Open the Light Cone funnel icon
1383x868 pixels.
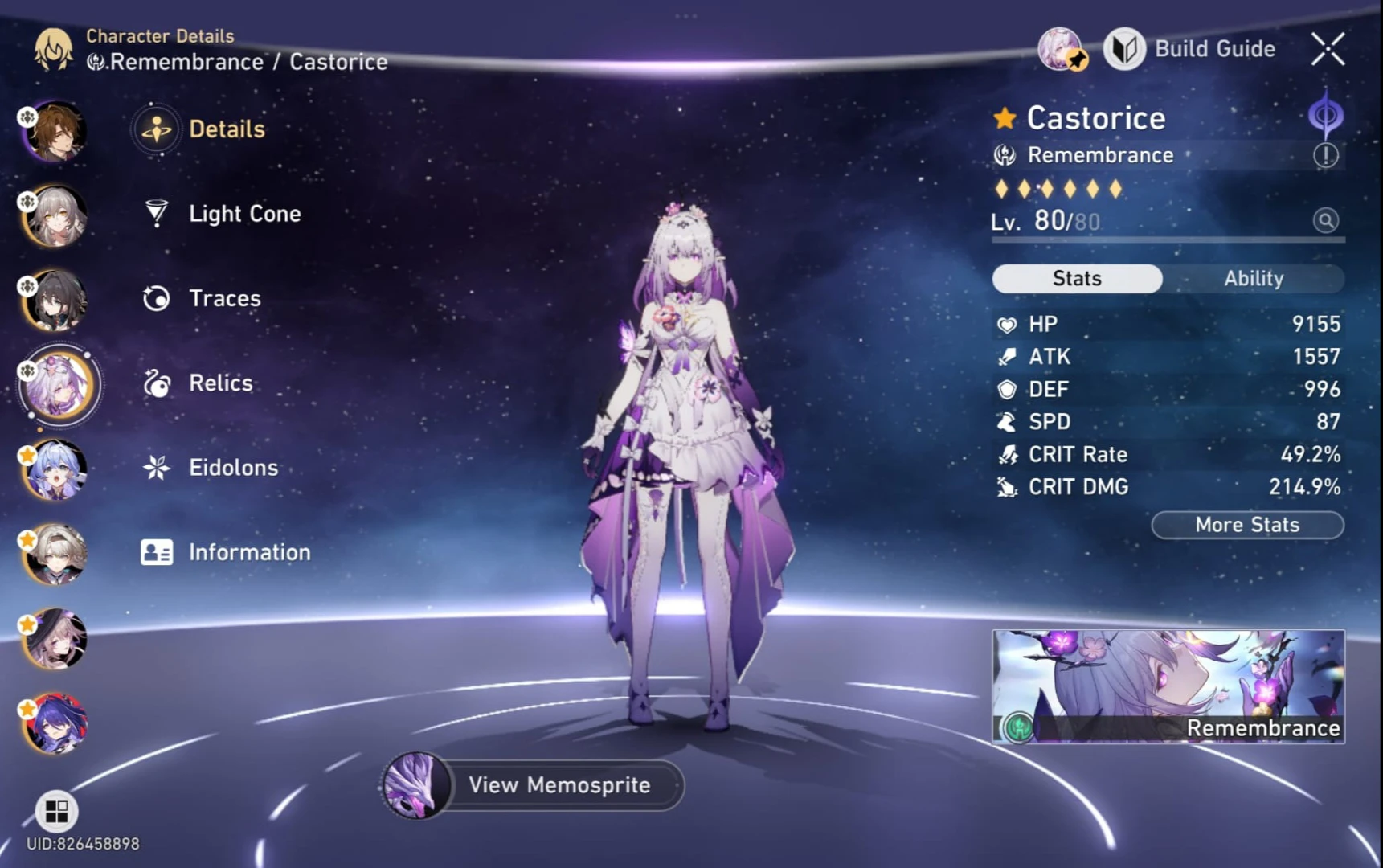[158, 213]
